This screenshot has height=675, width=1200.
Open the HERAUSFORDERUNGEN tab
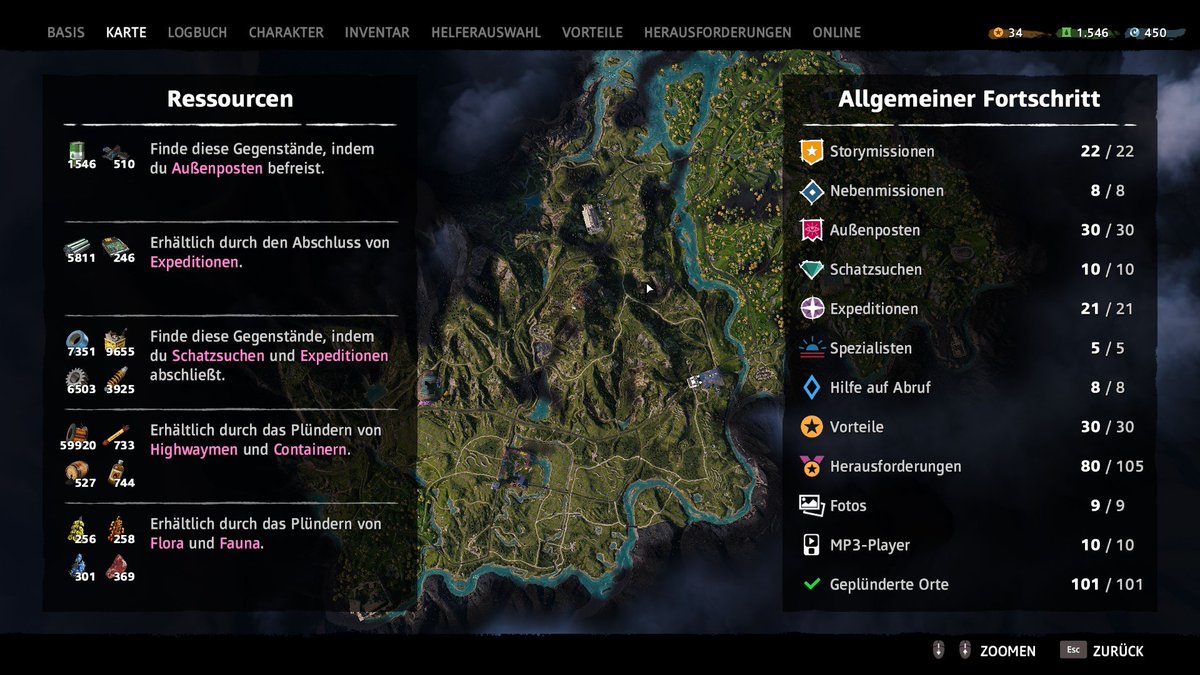717,32
